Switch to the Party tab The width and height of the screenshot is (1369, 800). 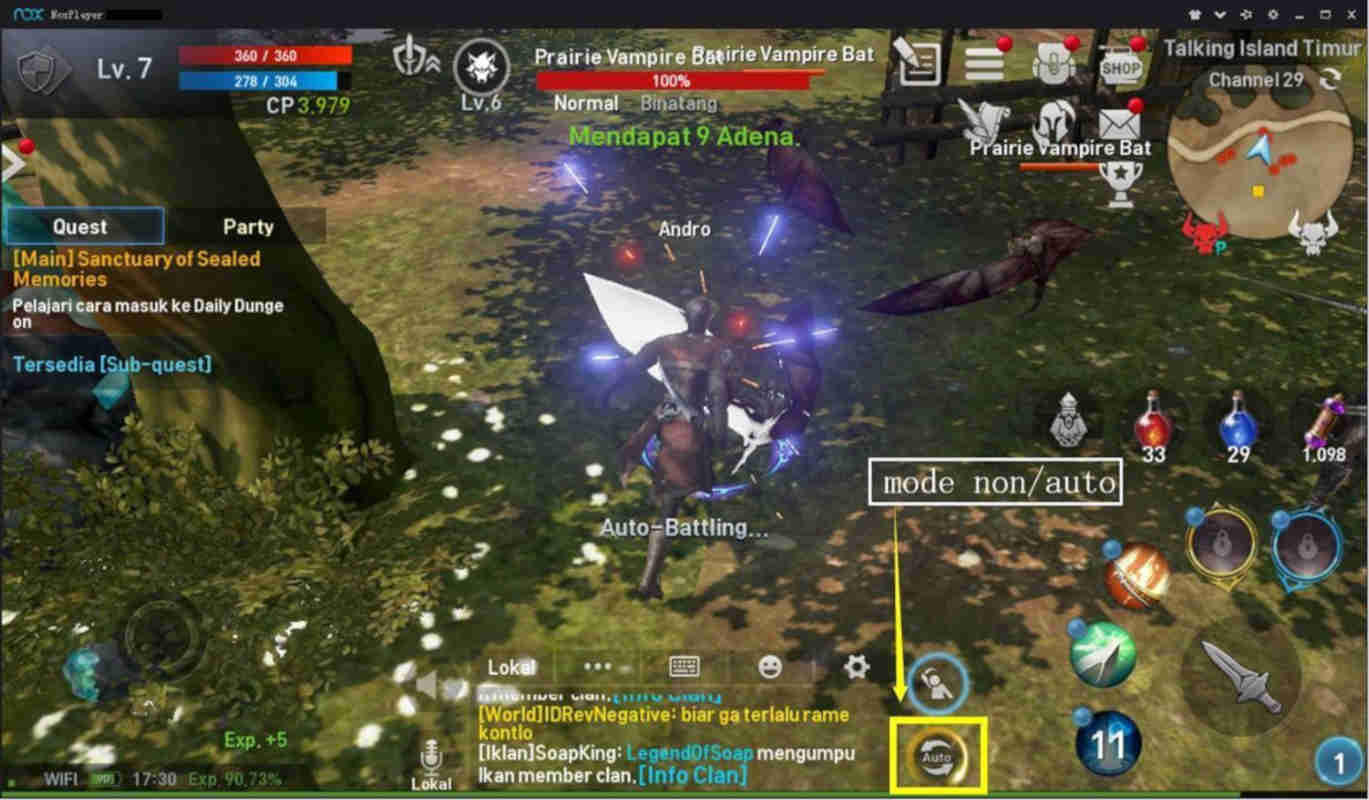[246, 226]
